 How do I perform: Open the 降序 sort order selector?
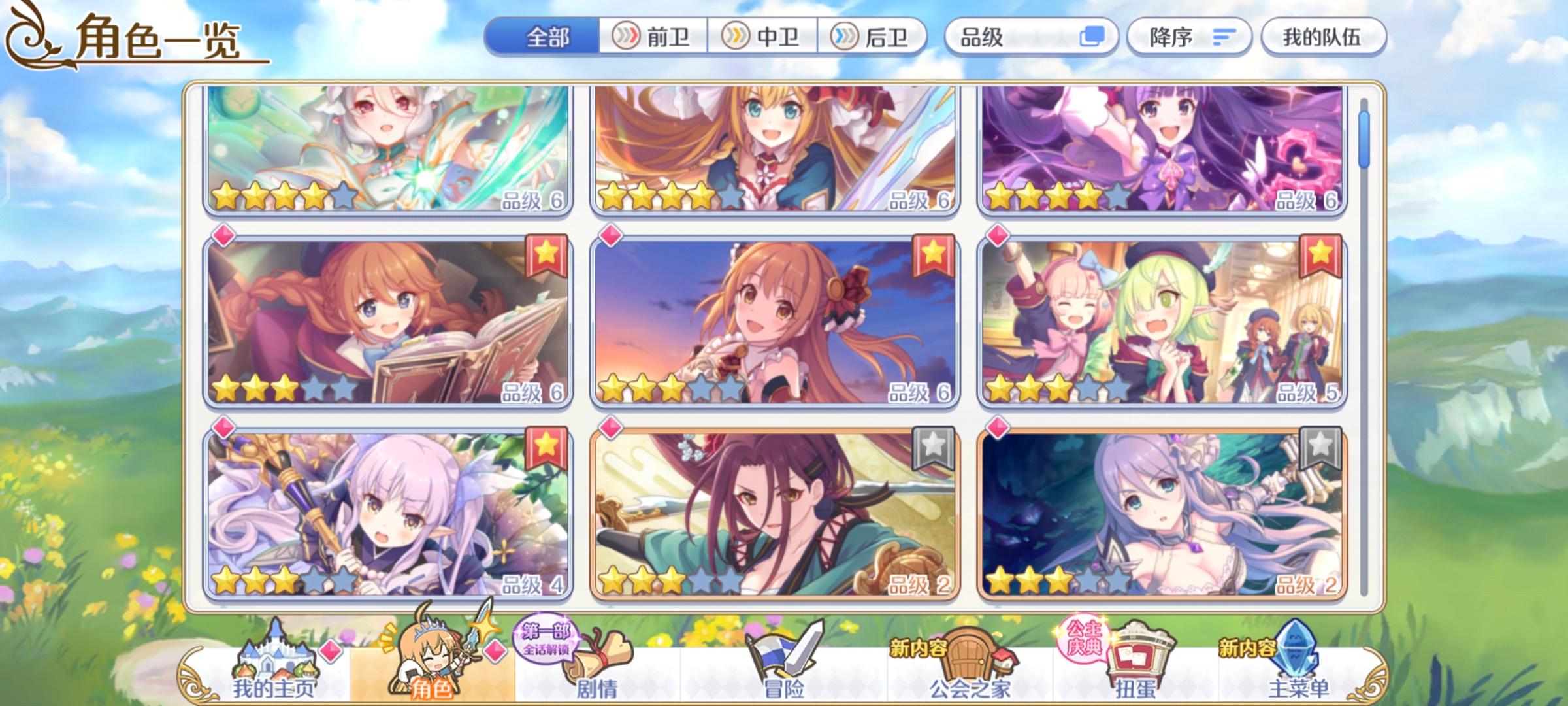point(1190,37)
